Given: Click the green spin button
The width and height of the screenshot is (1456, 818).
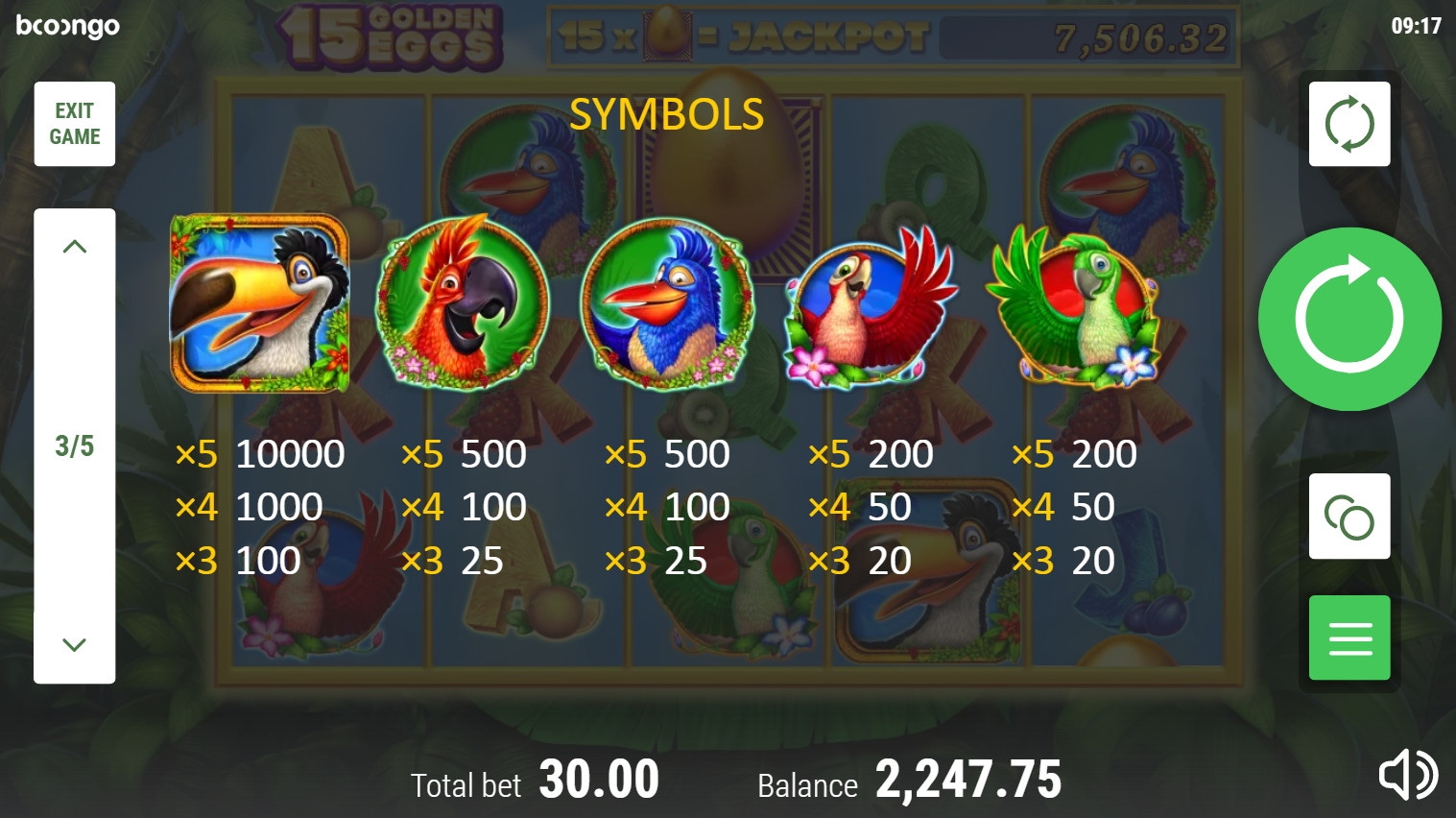Looking at the screenshot, I should click(x=1349, y=319).
